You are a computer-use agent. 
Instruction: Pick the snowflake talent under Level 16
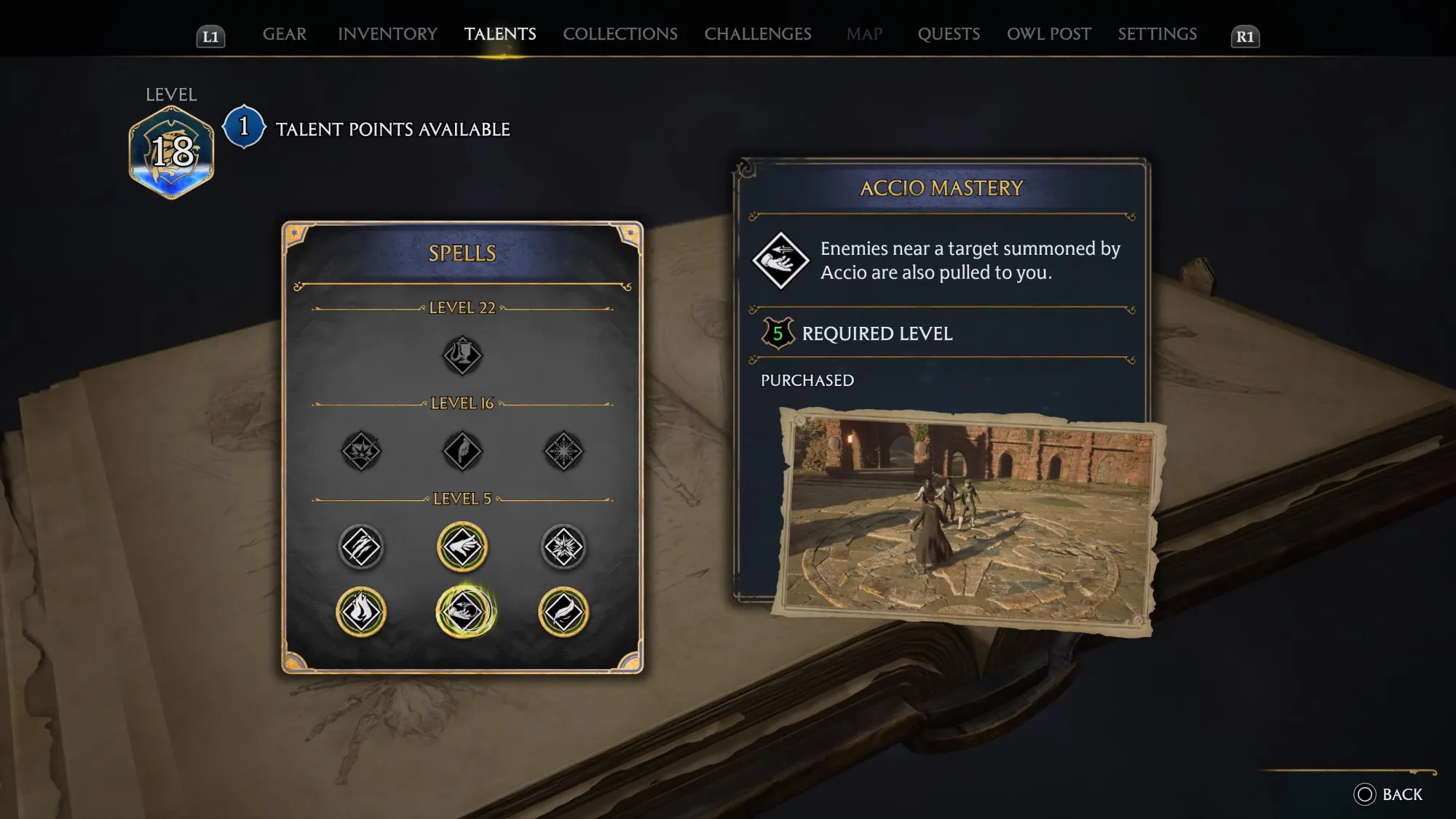(563, 451)
